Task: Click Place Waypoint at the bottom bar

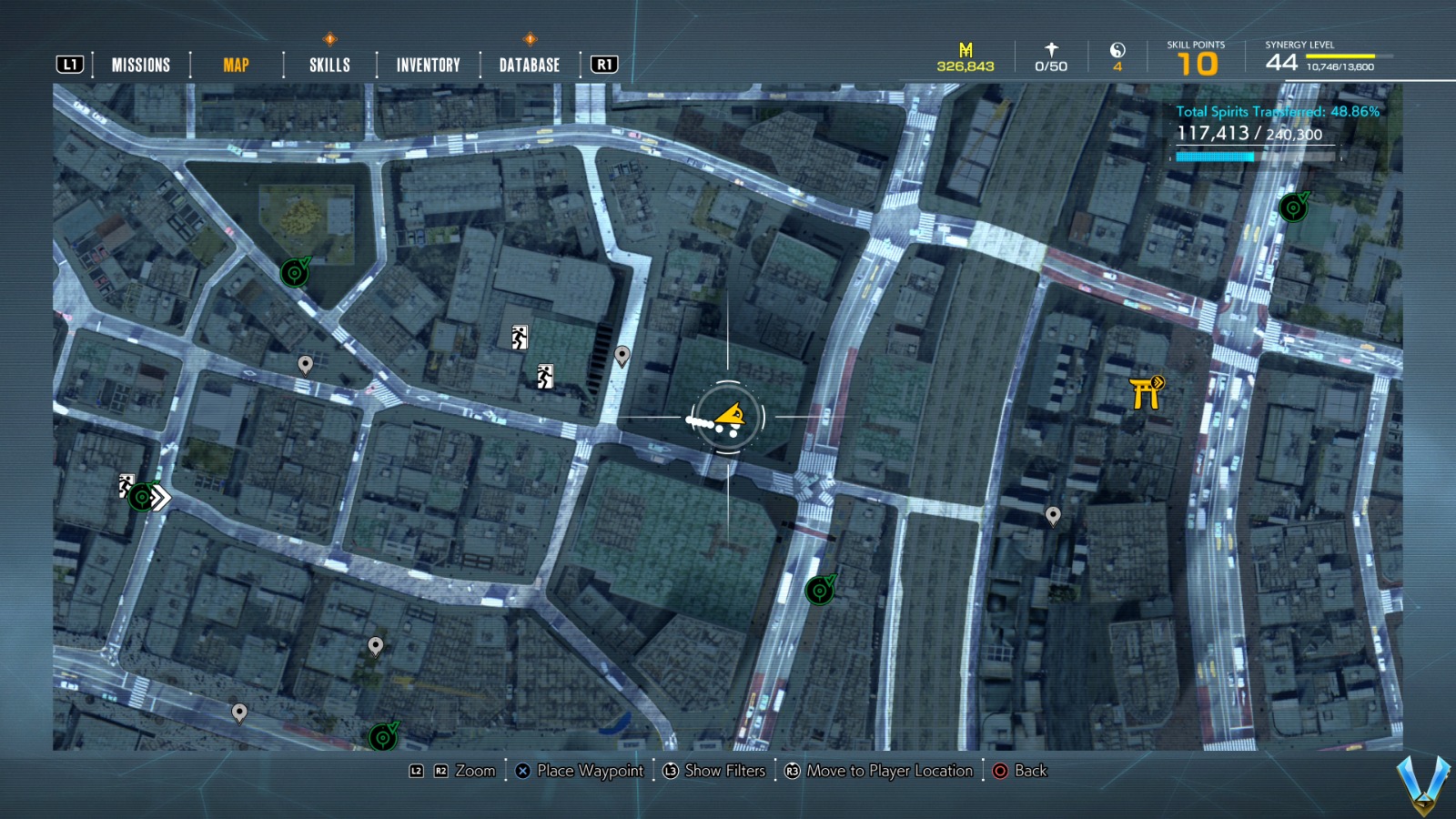Action: [579, 771]
